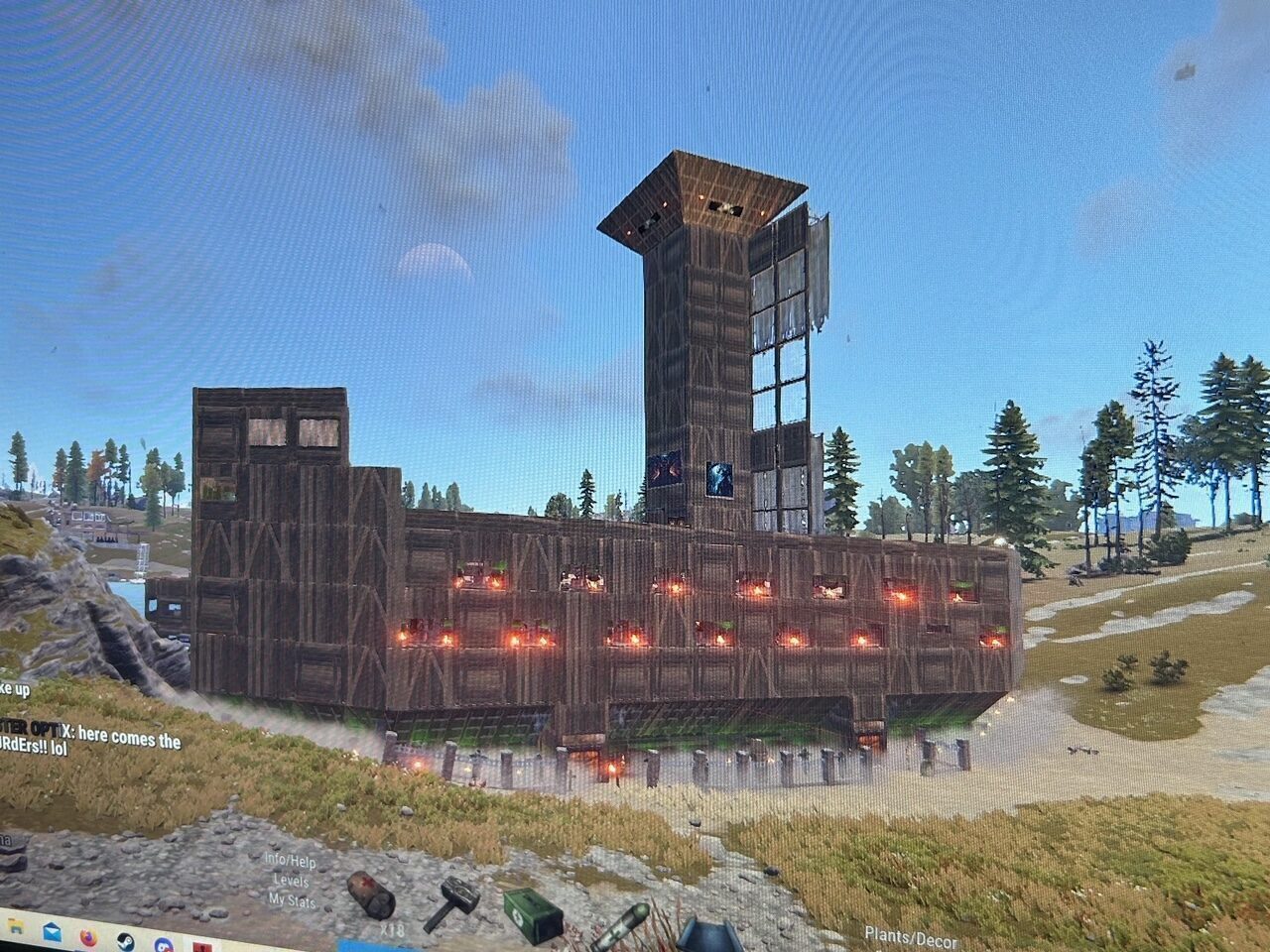Show the My Stats panel
This screenshot has width=1270, height=952.
(x=292, y=900)
